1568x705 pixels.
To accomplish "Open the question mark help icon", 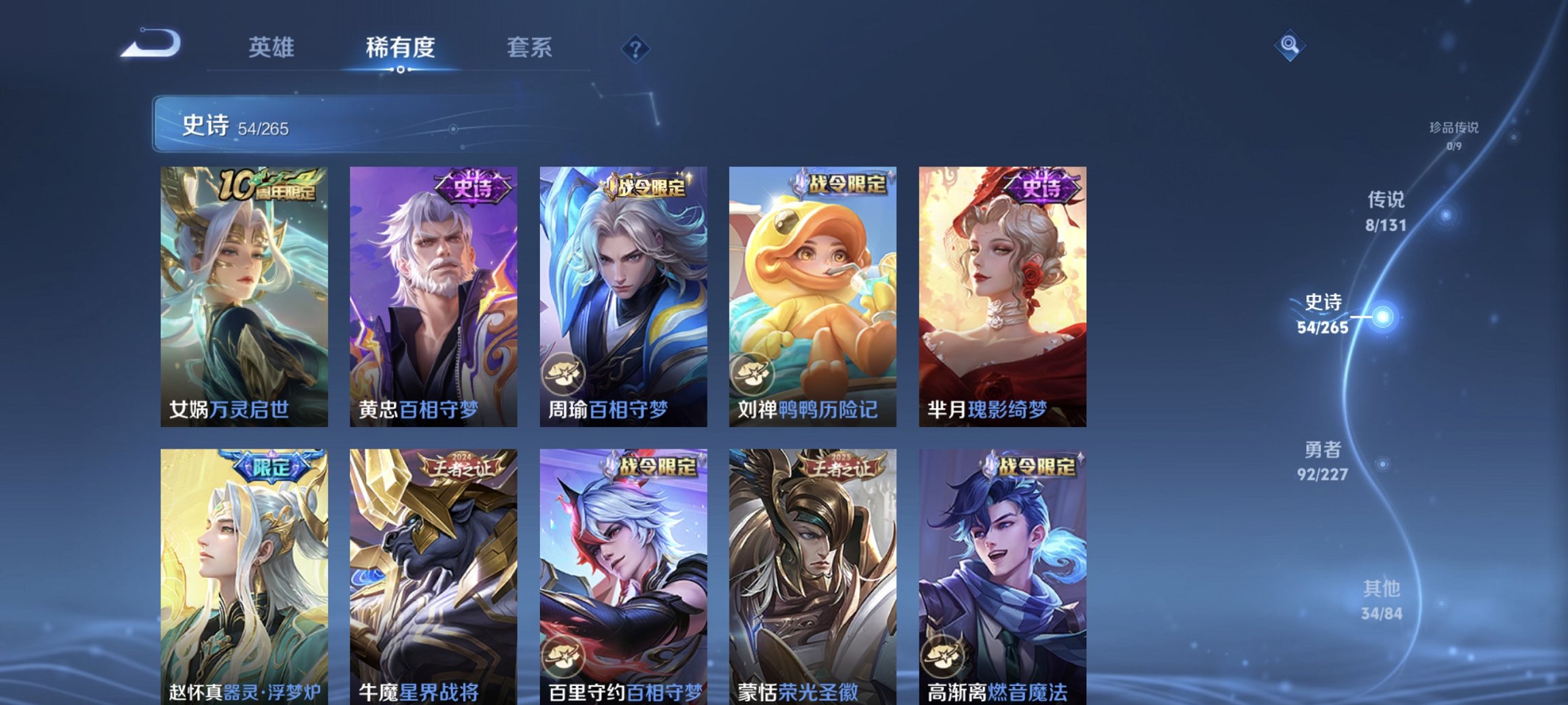I will click(x=636, y=46).
